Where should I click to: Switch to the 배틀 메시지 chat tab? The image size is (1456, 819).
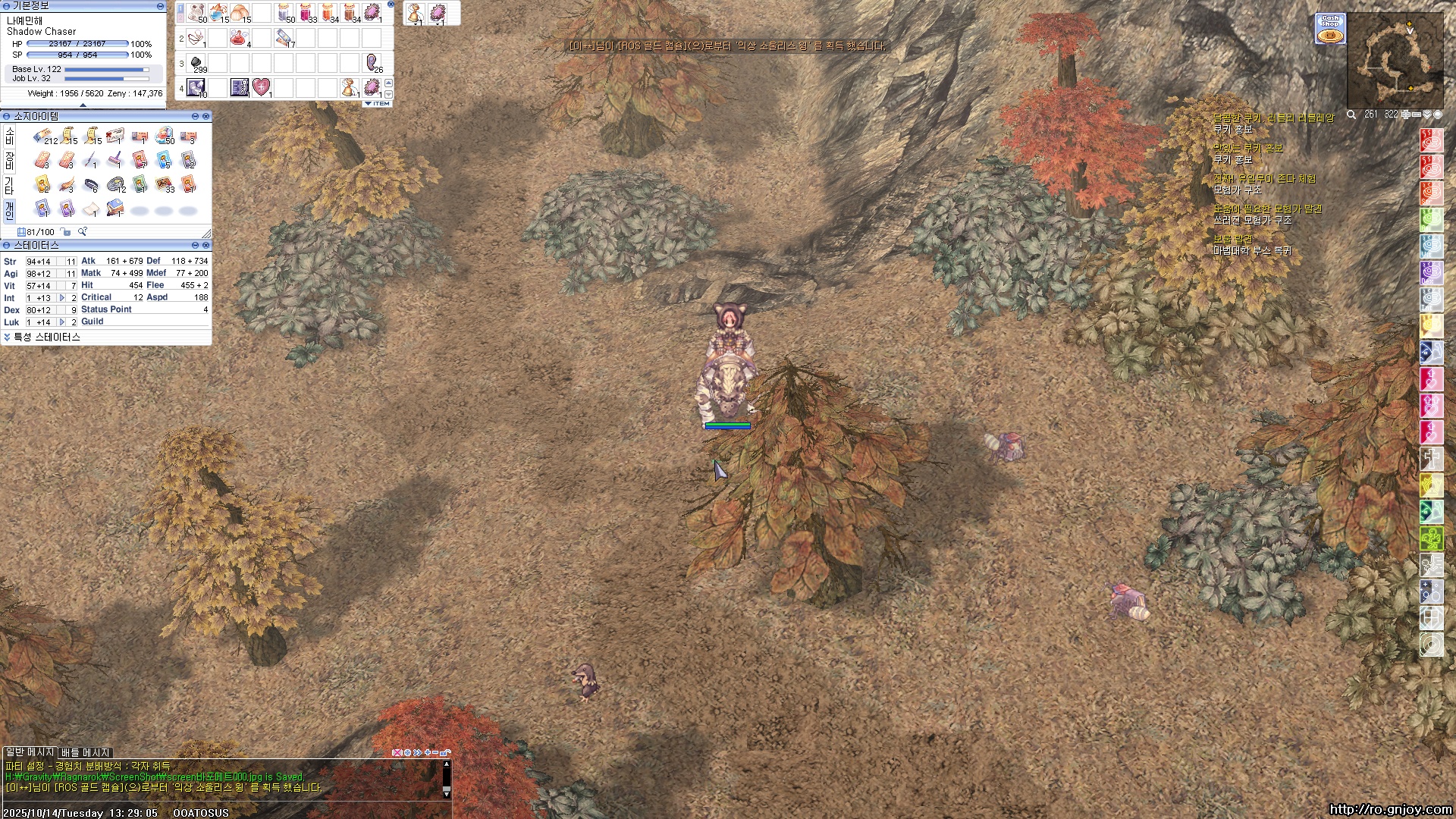[x=85, y=752]
